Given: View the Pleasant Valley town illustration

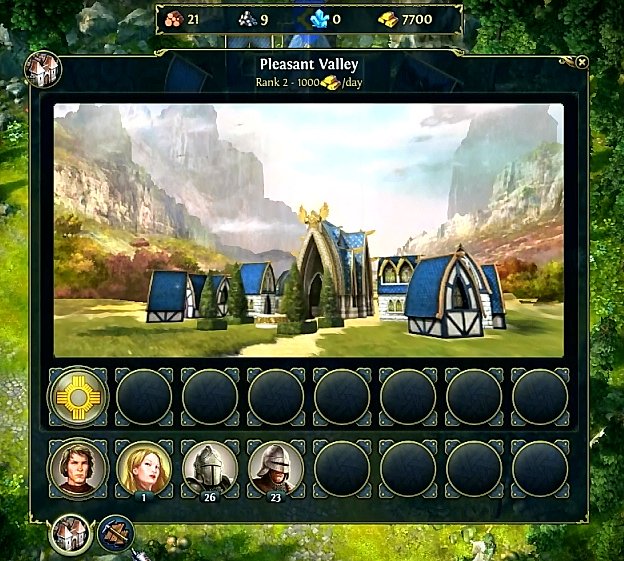Looking at the screenshot, I should tap(308, 230).
